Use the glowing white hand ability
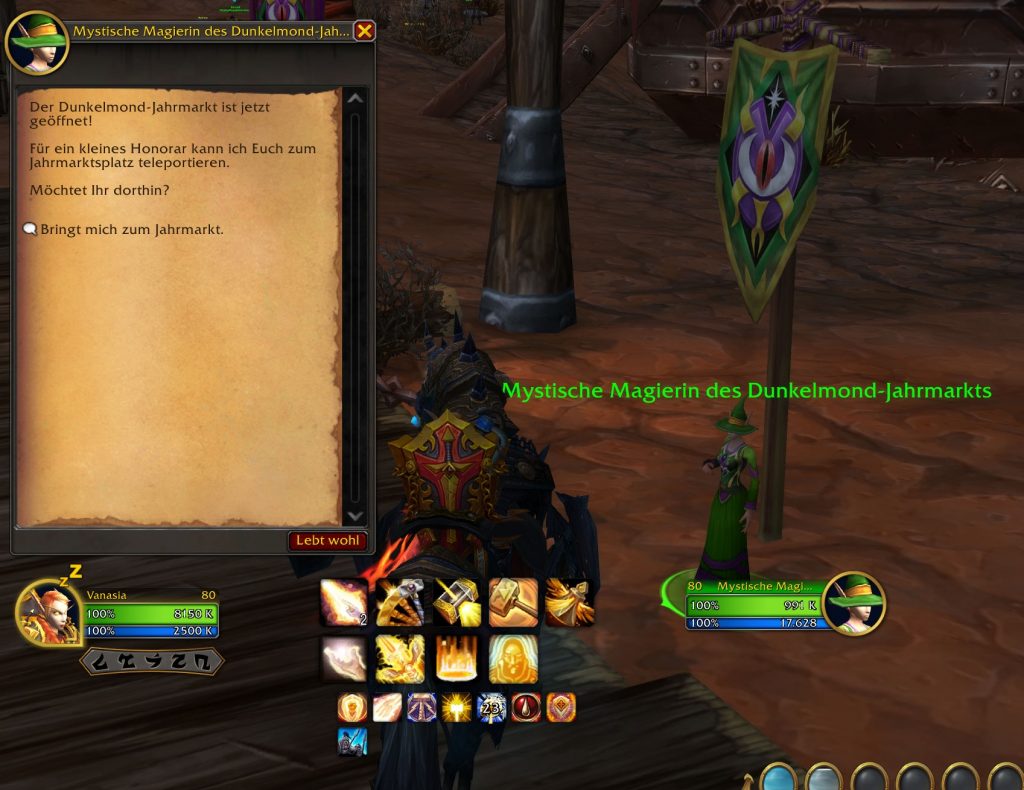This screenshot has height=790, width=1024. 343,659
